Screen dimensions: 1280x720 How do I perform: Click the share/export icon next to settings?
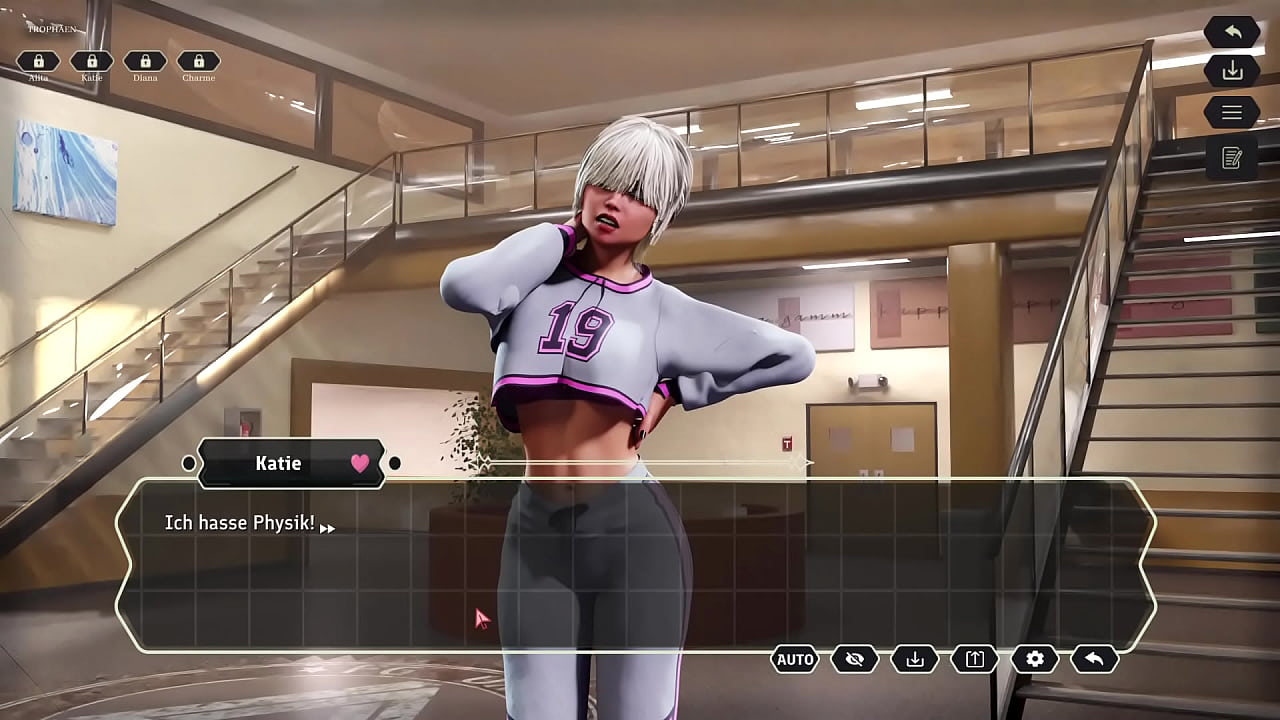click(x=973, y=659)
